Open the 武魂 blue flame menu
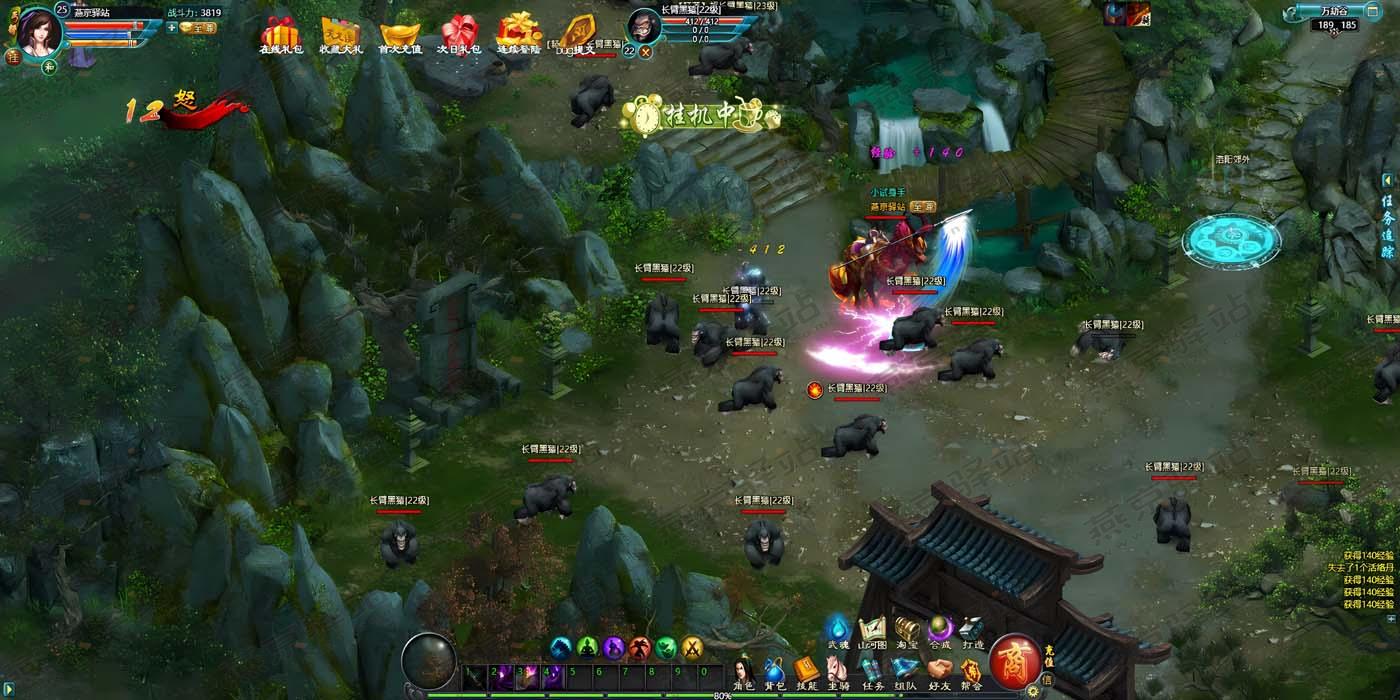The height and width of the screenshot is (700, 1400). coord(838,630)
